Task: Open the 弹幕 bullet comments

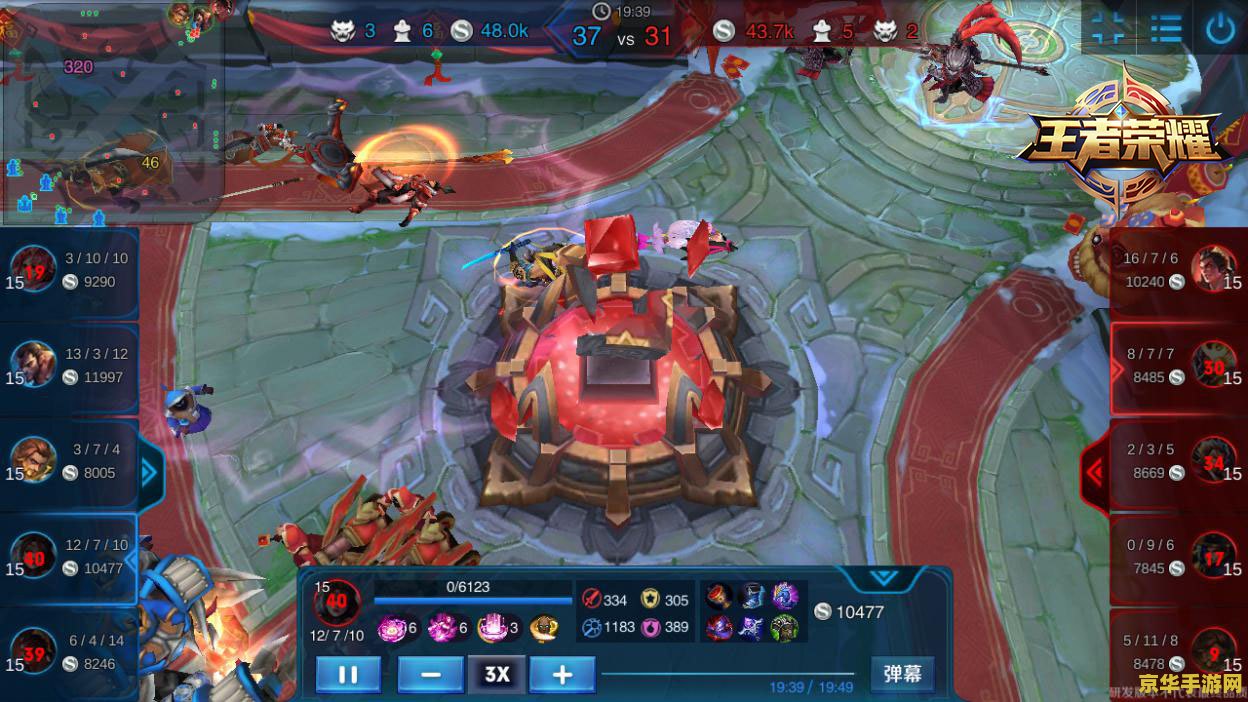Action: [902, 673]
